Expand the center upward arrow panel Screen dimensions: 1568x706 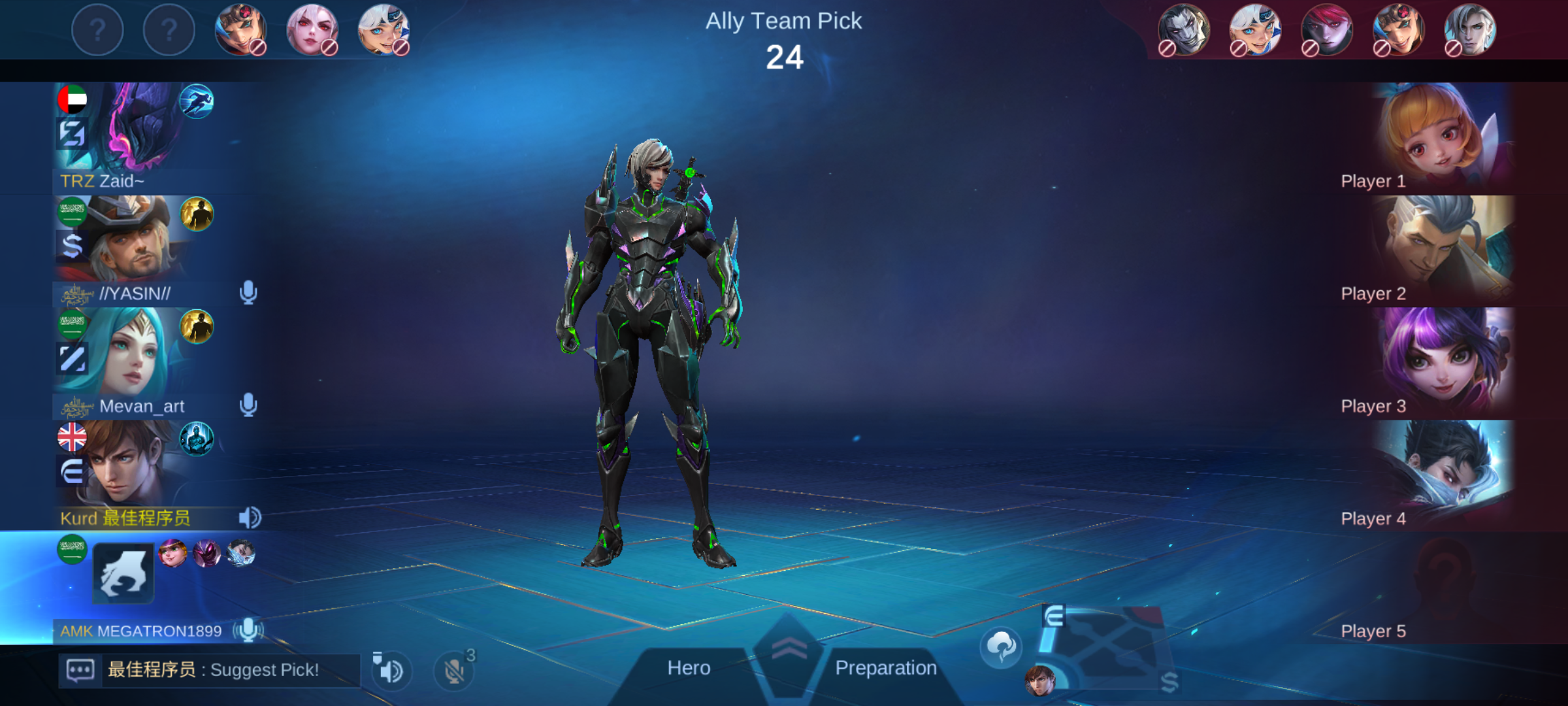point(788,648)
